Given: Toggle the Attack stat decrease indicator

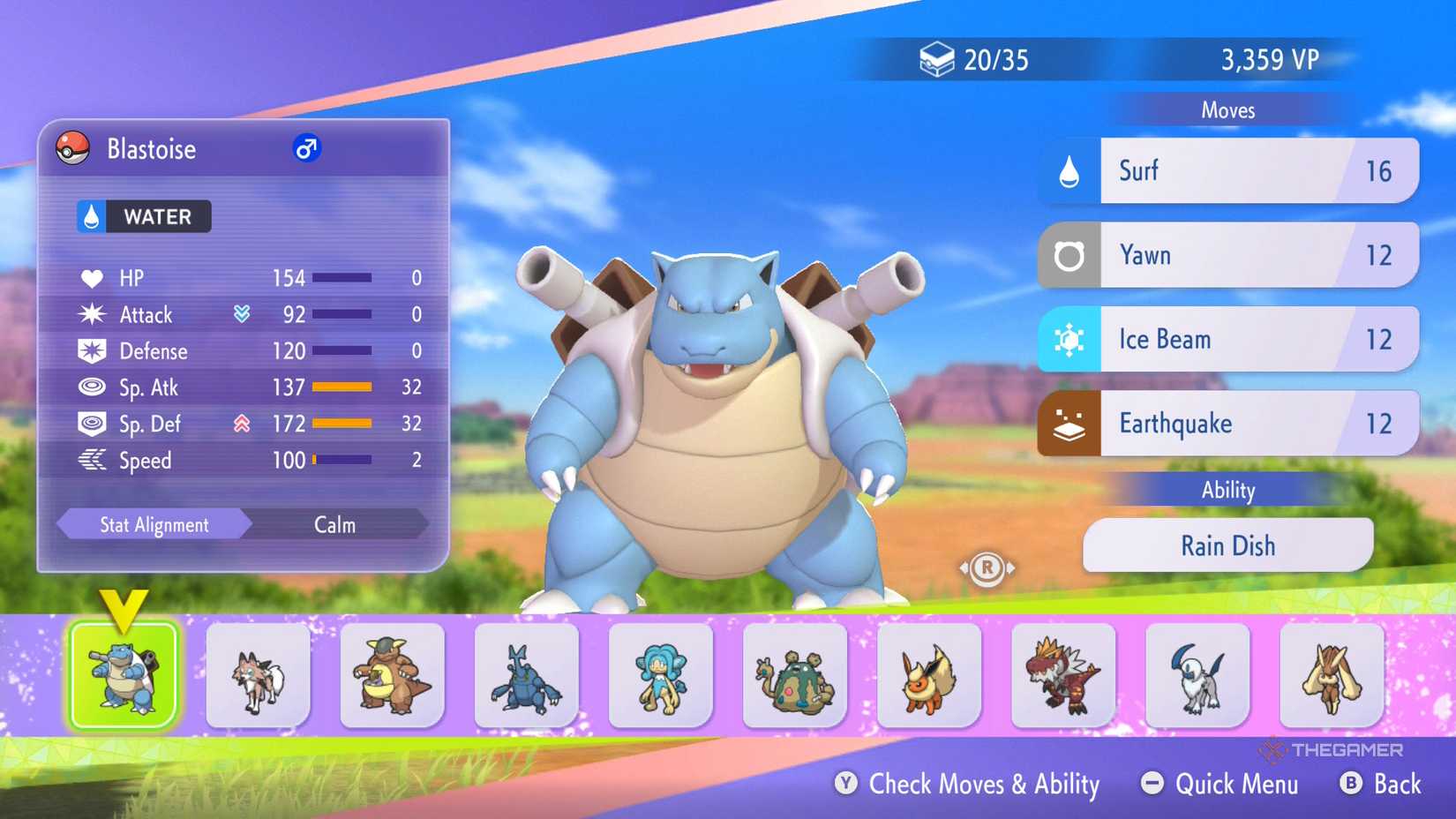Looking at the screenshot, I should tap(240, 313).
